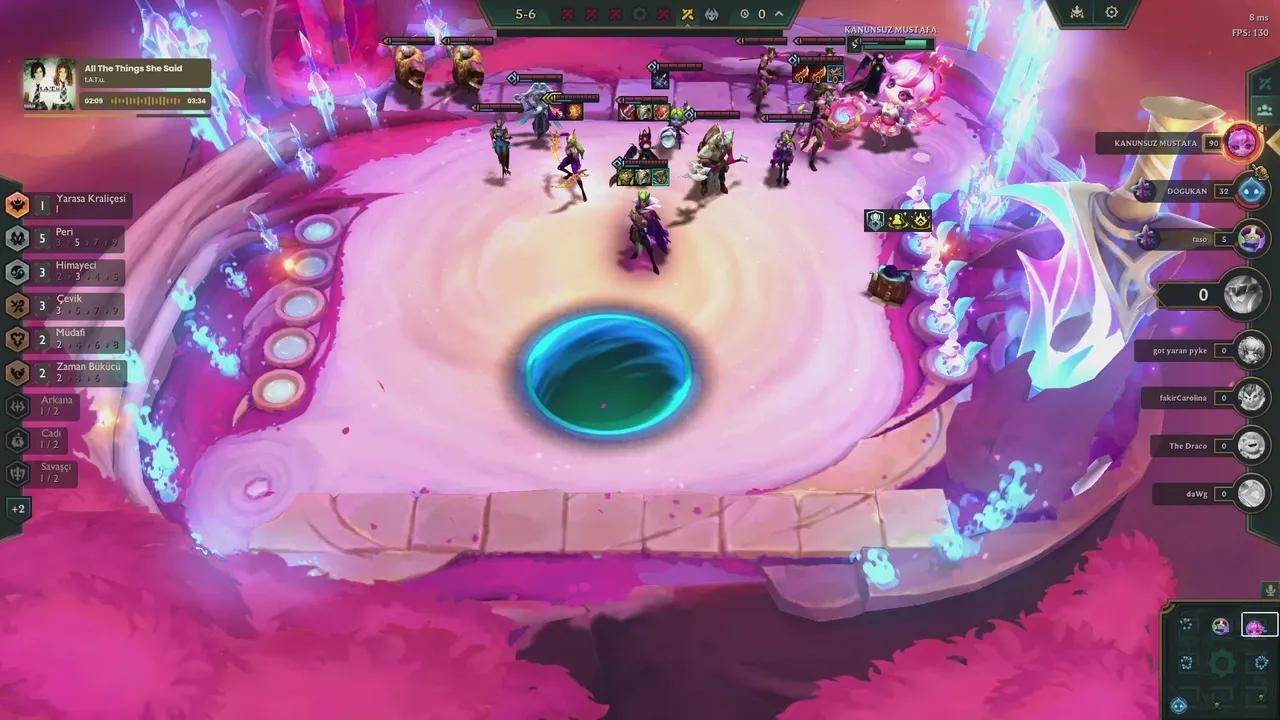Click the Cadı trait icon
The height and width of the screenshot is (720, 1280).
tap(16, 441)
